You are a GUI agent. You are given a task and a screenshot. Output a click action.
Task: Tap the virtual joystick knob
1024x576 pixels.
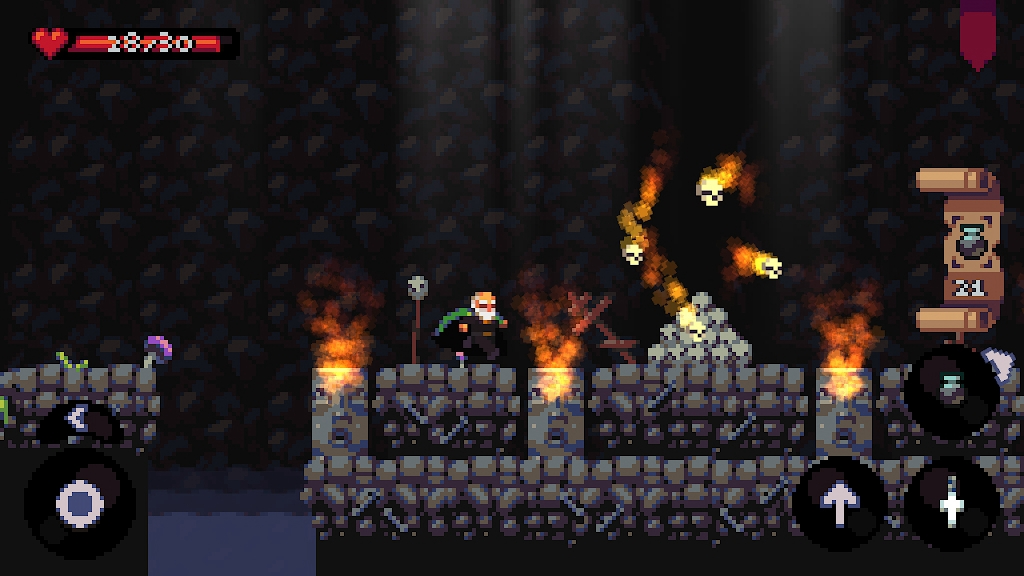79,501
